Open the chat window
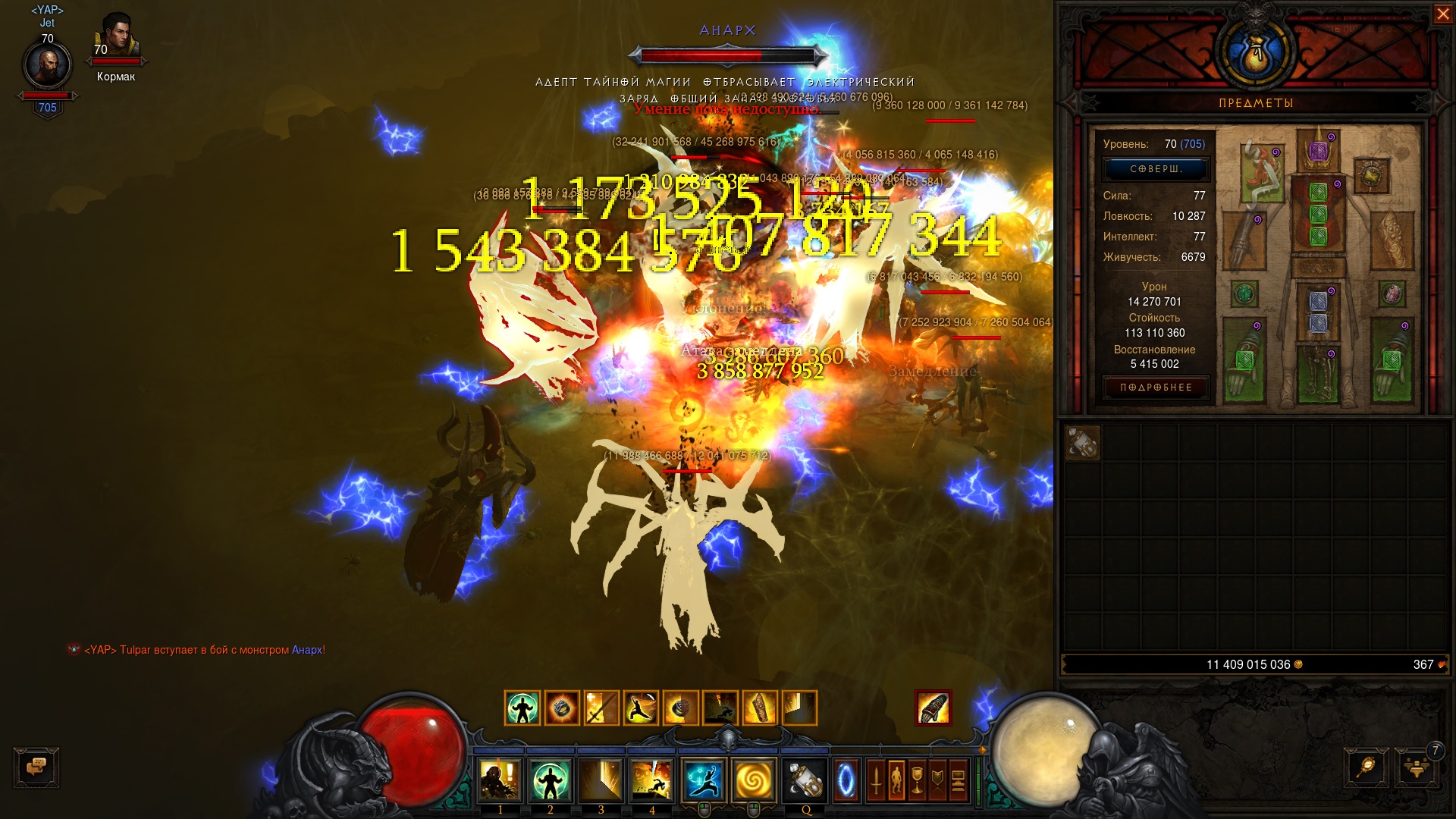Image resolution: width=1456 pixels, height=819 pixels. [x=36, y=767]
